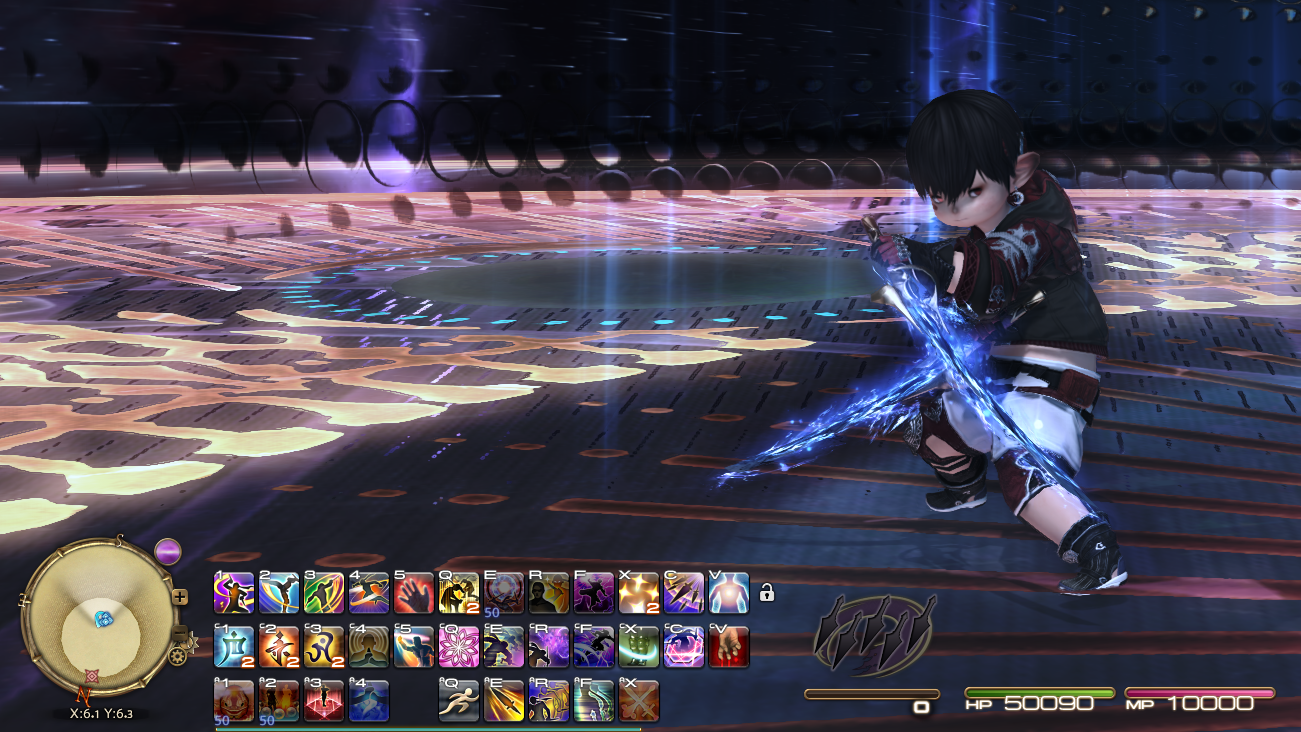Viewport: 1301px width, 732px height.
Task: Open minimap settings gear
Action: 178,656
